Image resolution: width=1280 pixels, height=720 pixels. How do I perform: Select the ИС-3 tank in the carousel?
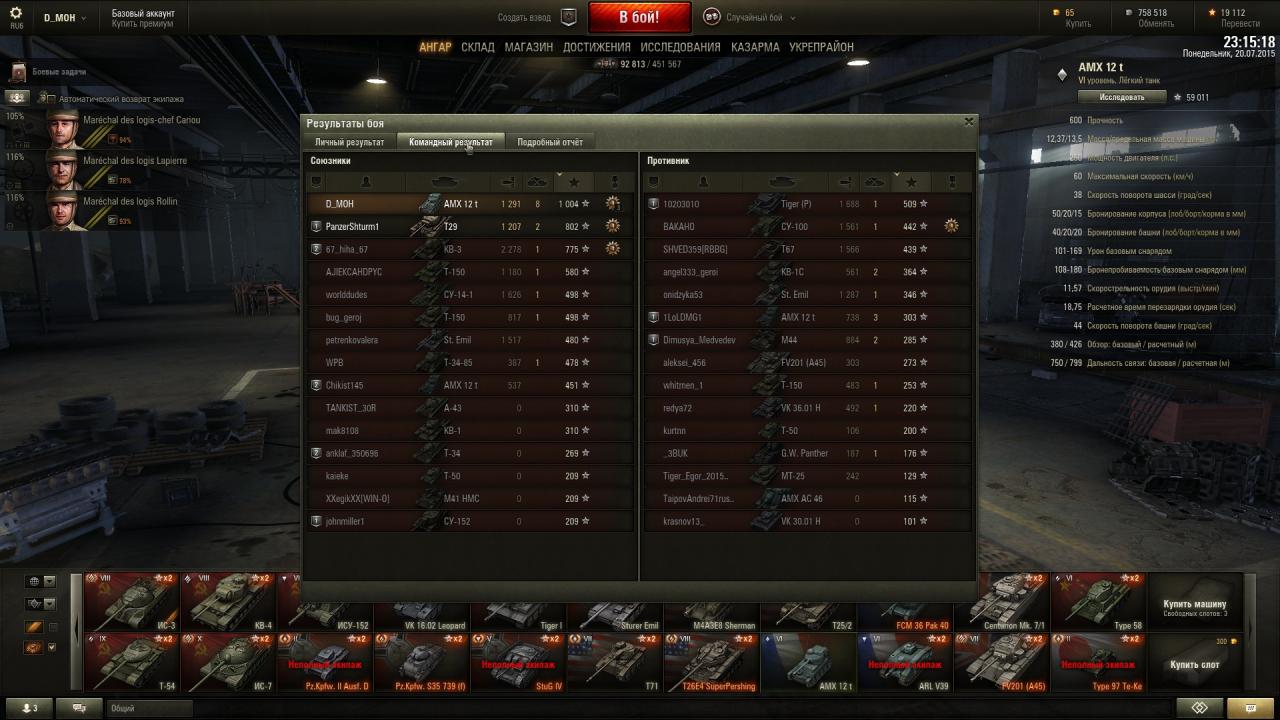pos(131,601)
